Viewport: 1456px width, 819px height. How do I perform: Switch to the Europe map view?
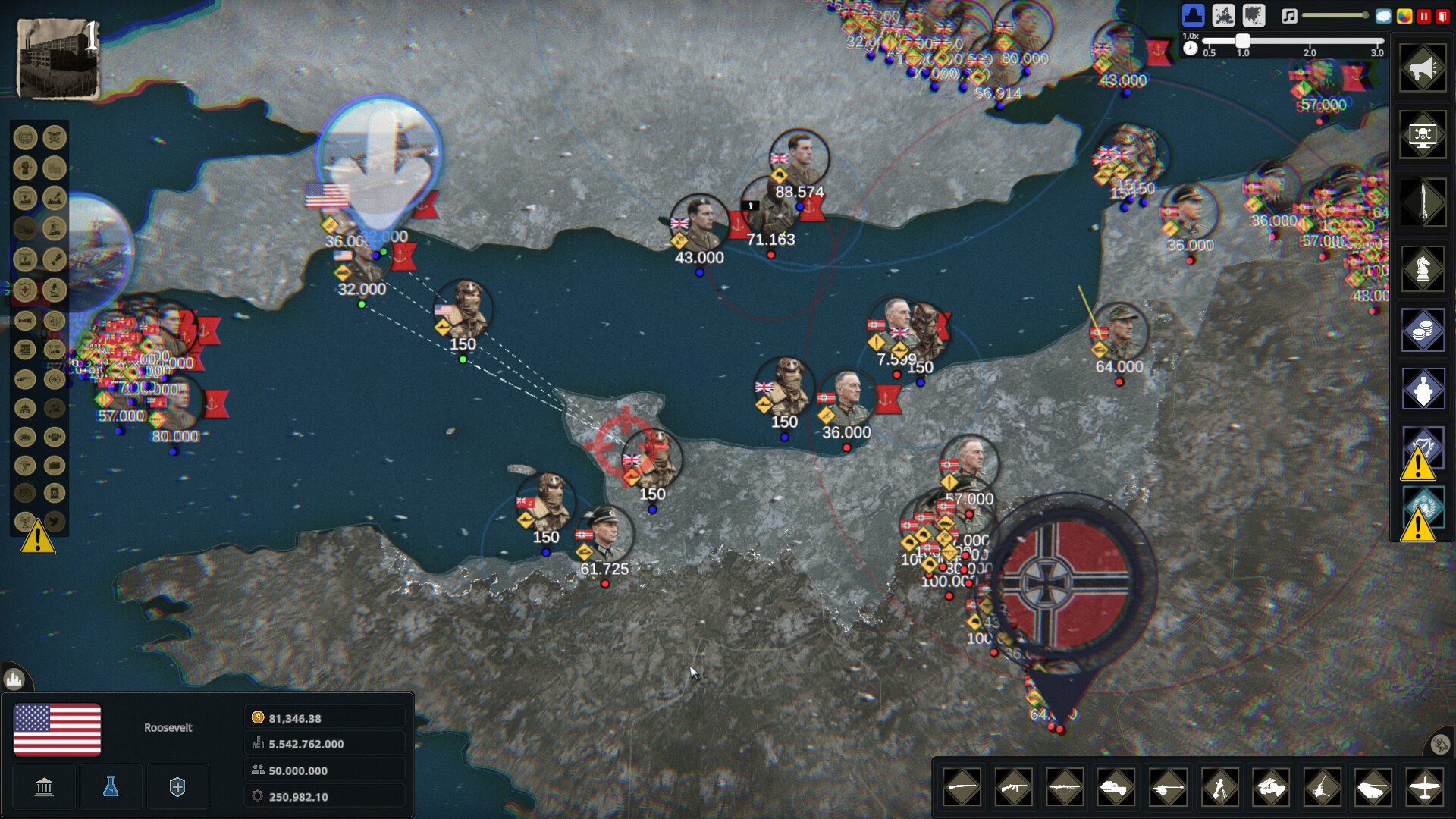click(1223, 15)
